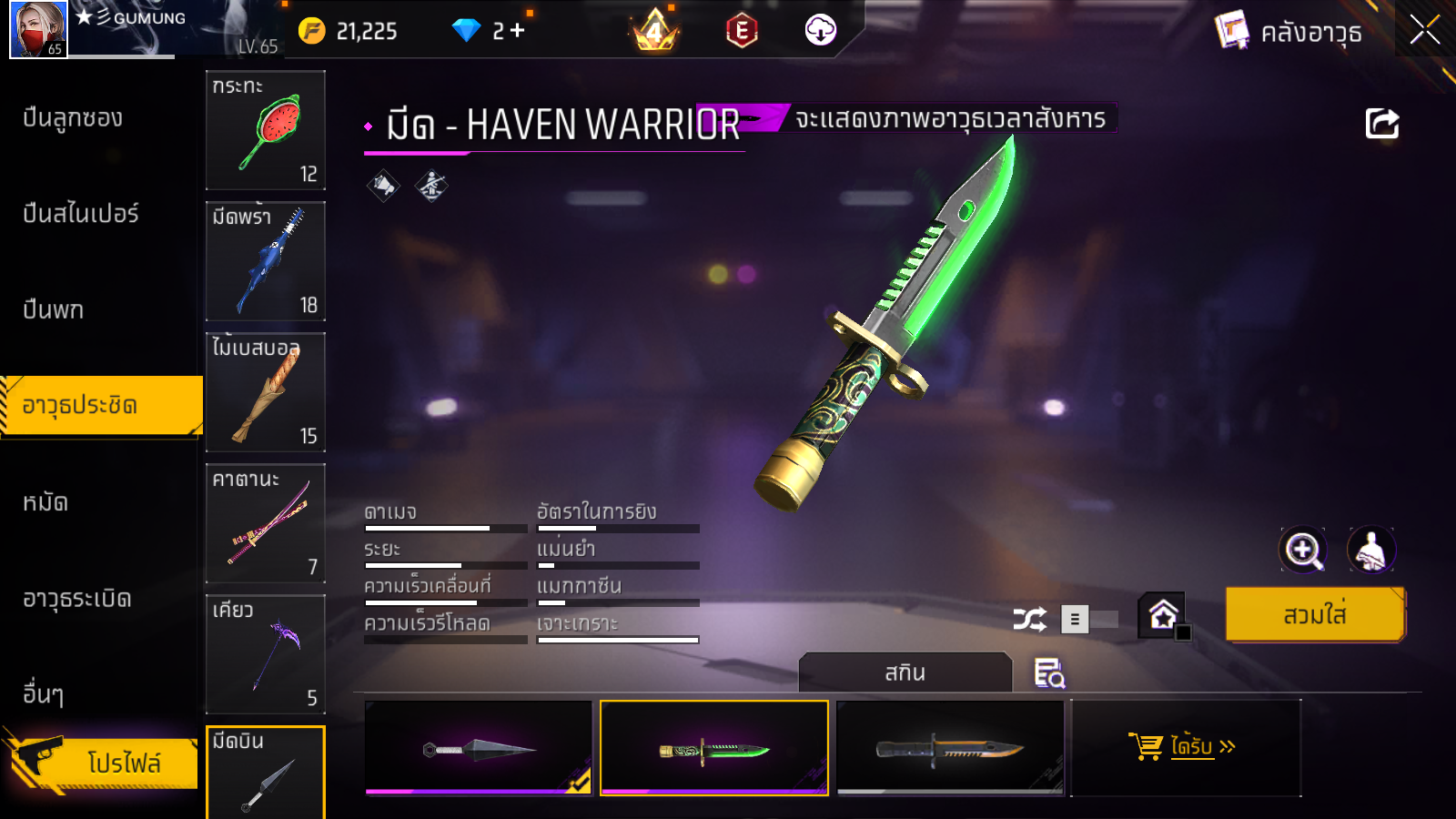Open the คลังอาวุธ armory button
The height and width of the screenshot is (819, 1456).
tap(1290, 33)
